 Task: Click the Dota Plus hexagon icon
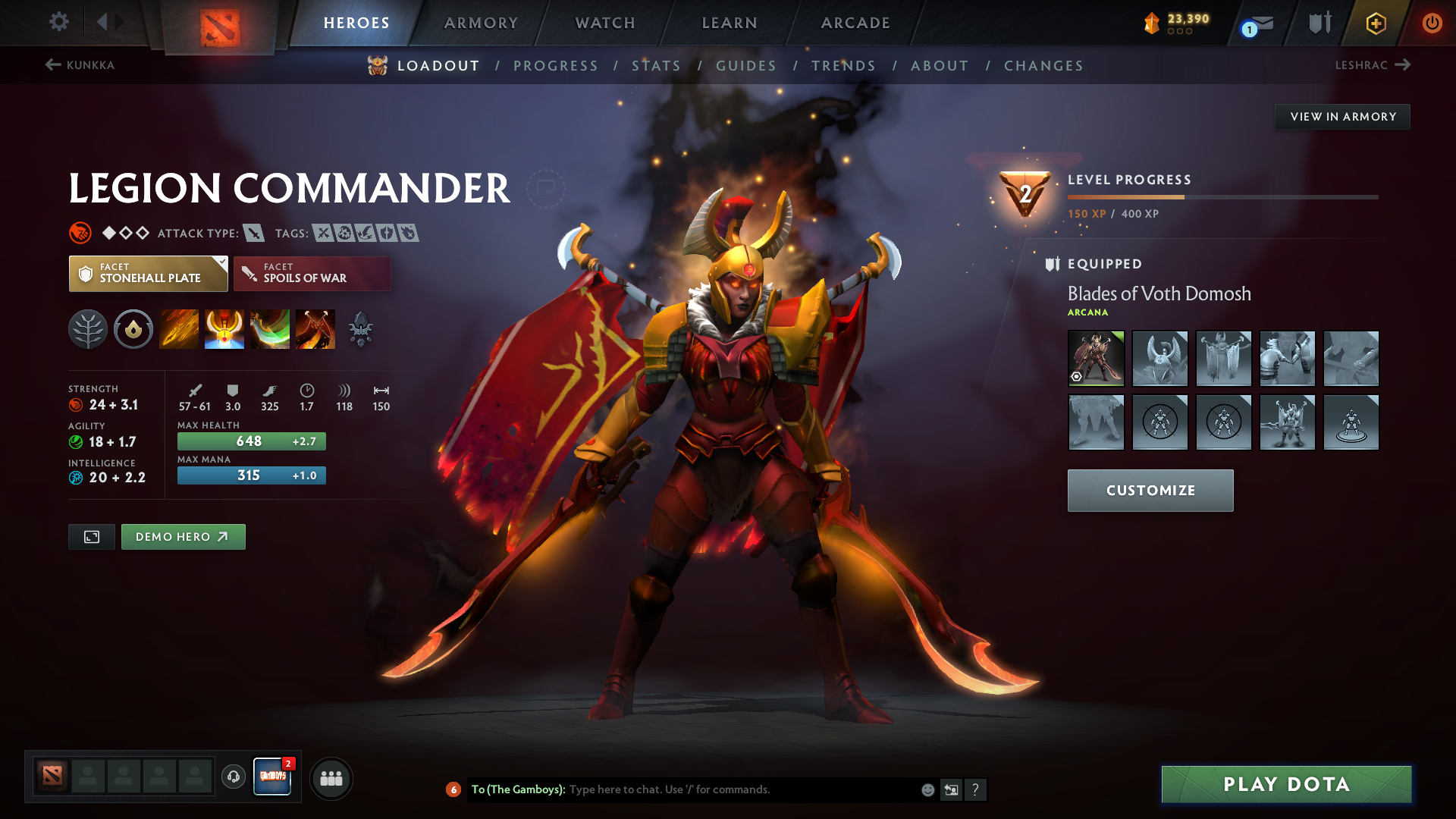click(1375, 23)
